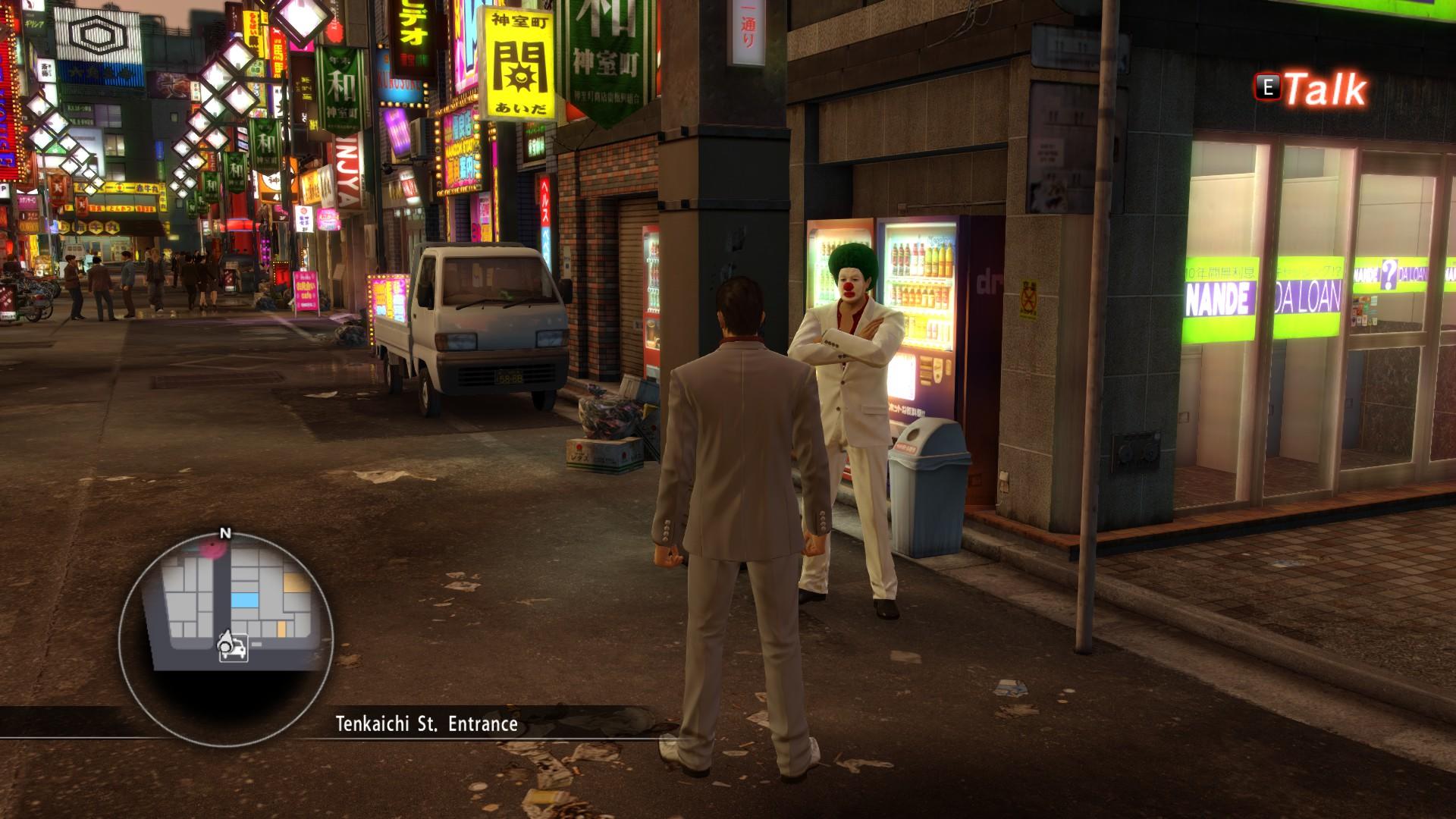The image size is (1456, 819).
Task: Select the blue highlighted building on the minimap
Action: (244, 601)
